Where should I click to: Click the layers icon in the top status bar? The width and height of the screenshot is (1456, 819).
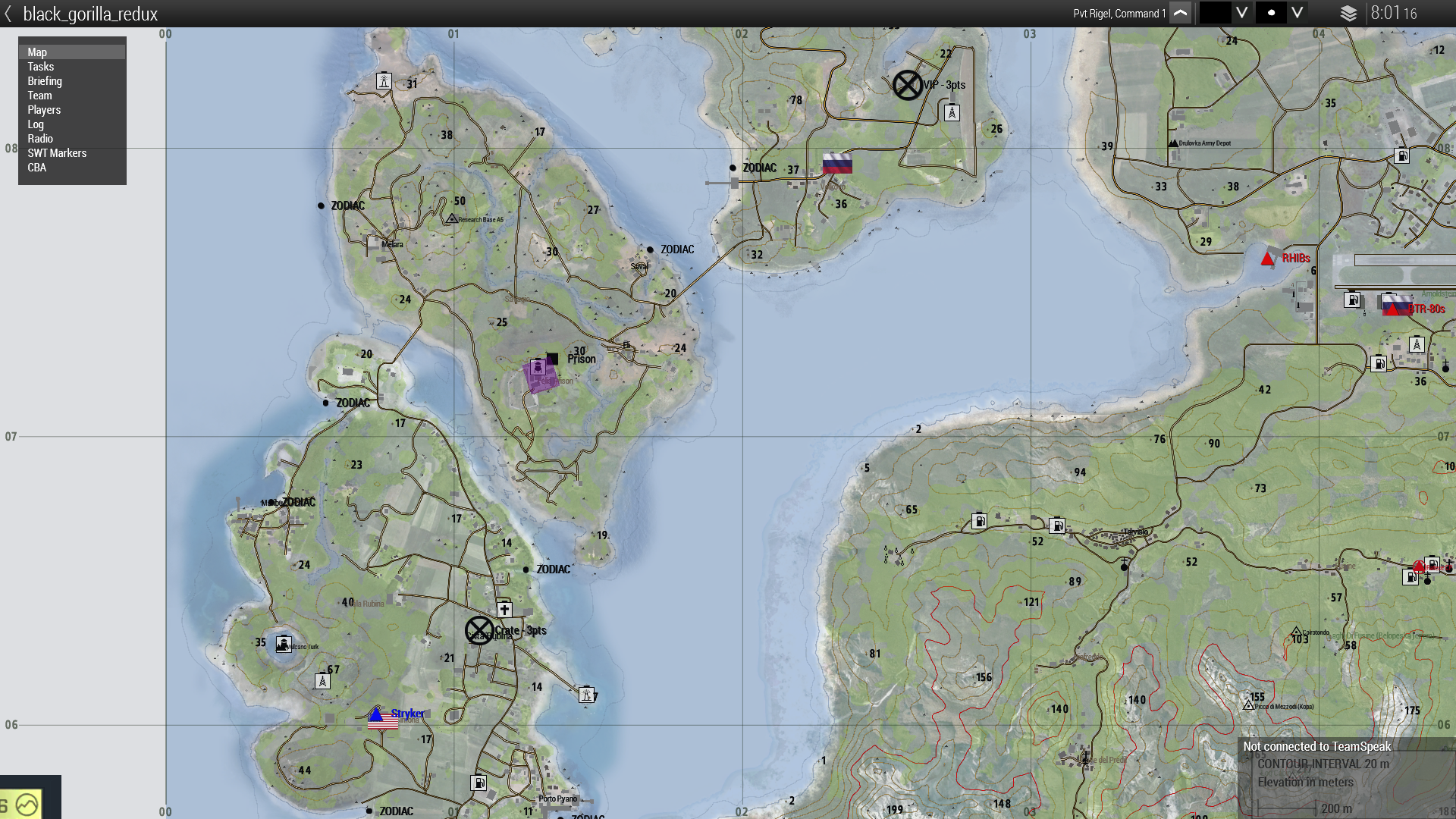1348,13
